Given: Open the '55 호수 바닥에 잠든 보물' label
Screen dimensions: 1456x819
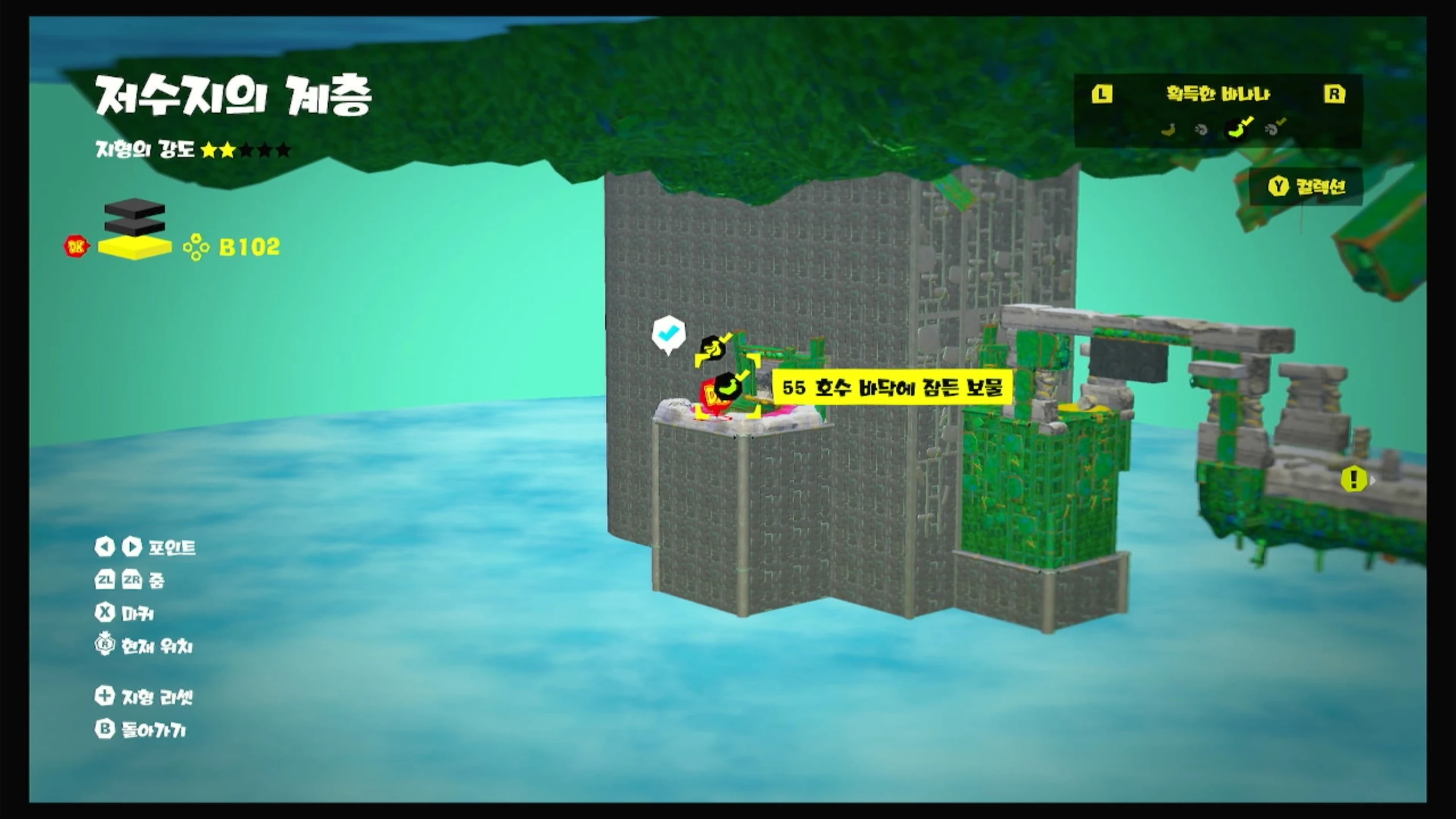Looking at the screenshot, I should coord(892,388).
